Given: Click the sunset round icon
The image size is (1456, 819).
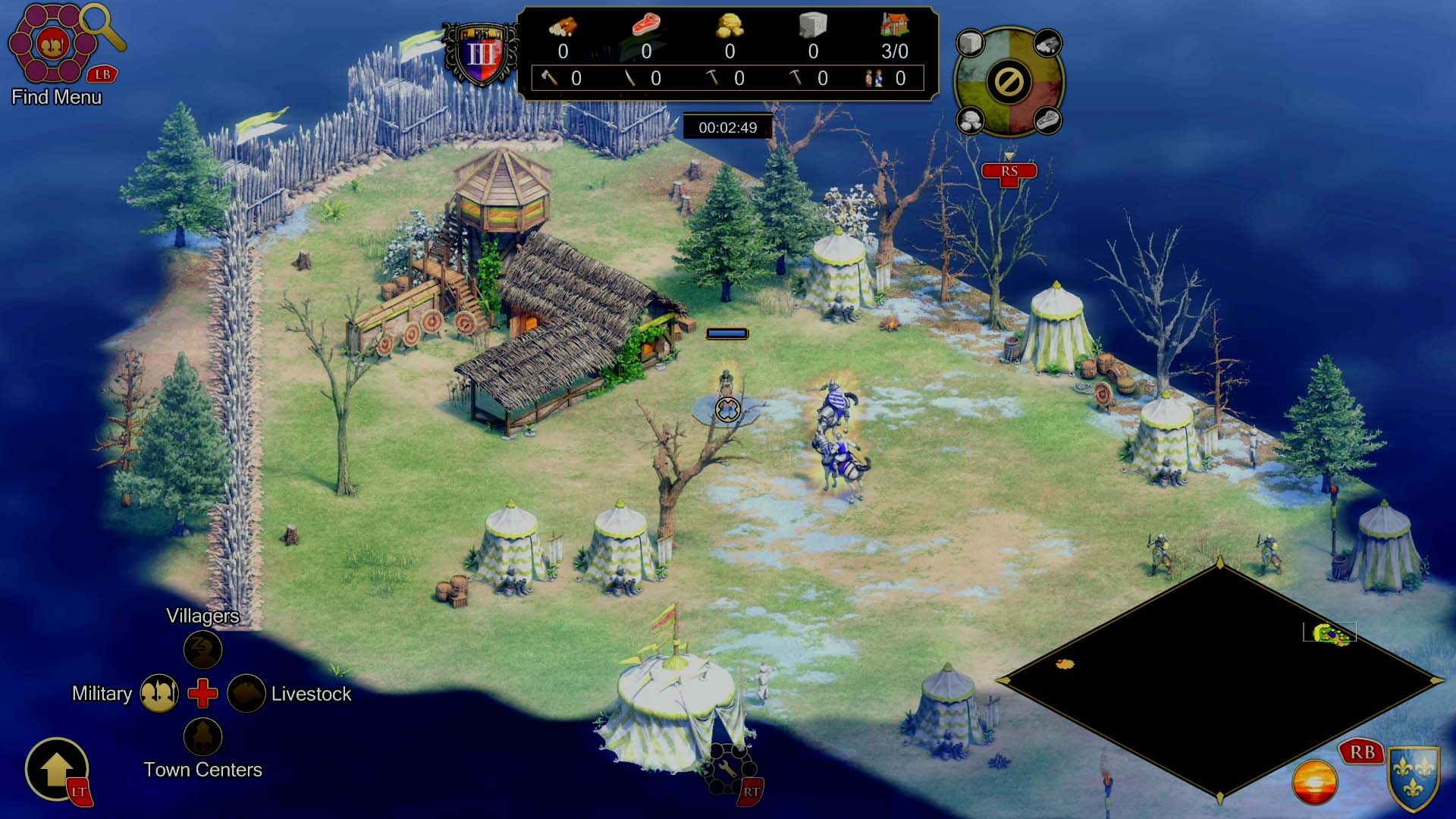Looking at the screenshot, I should [x=1314, y=782].
